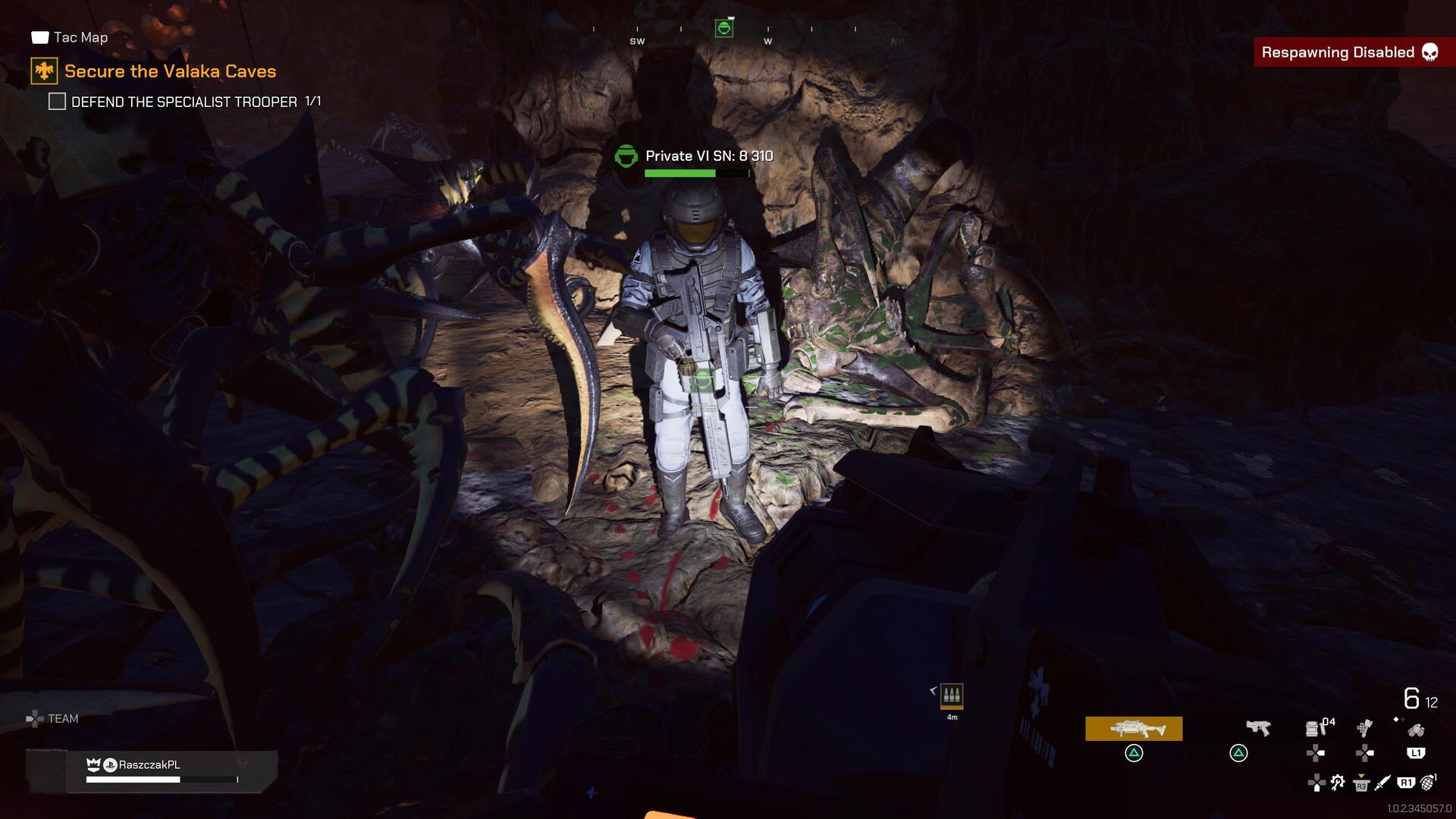Throw the frag grenade icon
Viewport: 1456px width, 819px height.
pos(1428,782)
